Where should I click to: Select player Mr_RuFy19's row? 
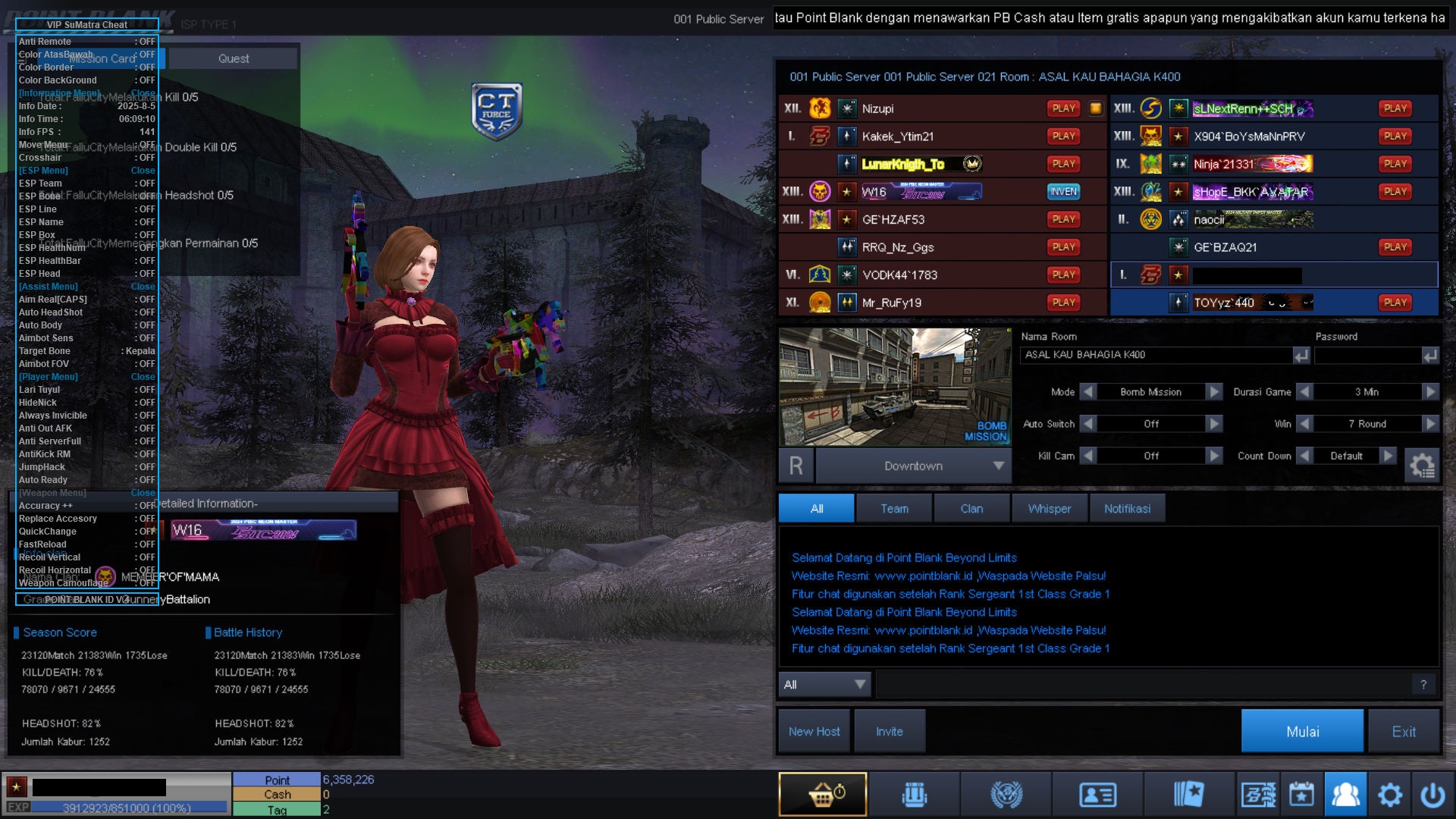click(x=940, y=303)
